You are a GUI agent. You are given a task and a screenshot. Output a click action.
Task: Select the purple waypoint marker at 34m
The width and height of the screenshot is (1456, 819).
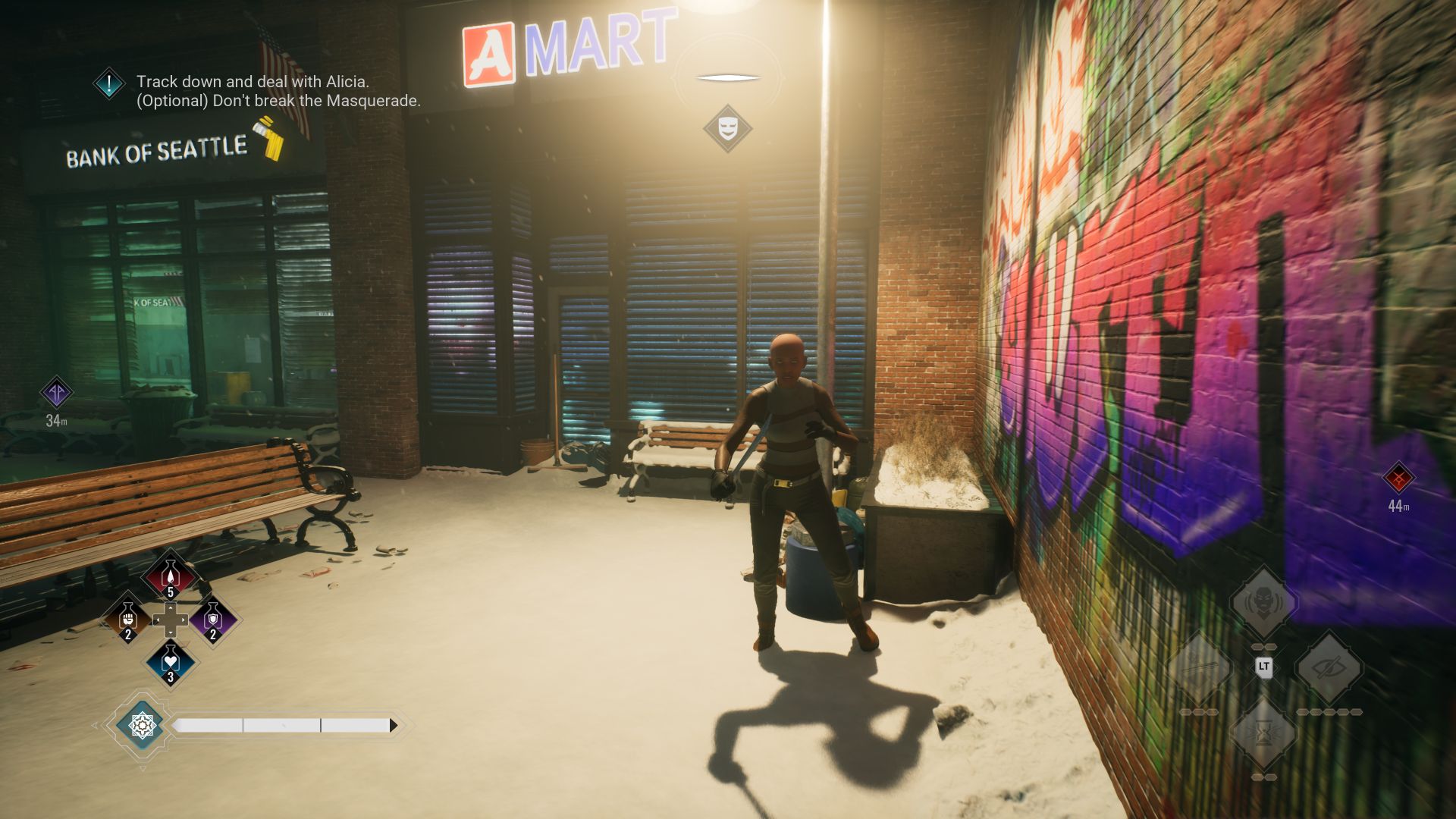click(56, 393)
